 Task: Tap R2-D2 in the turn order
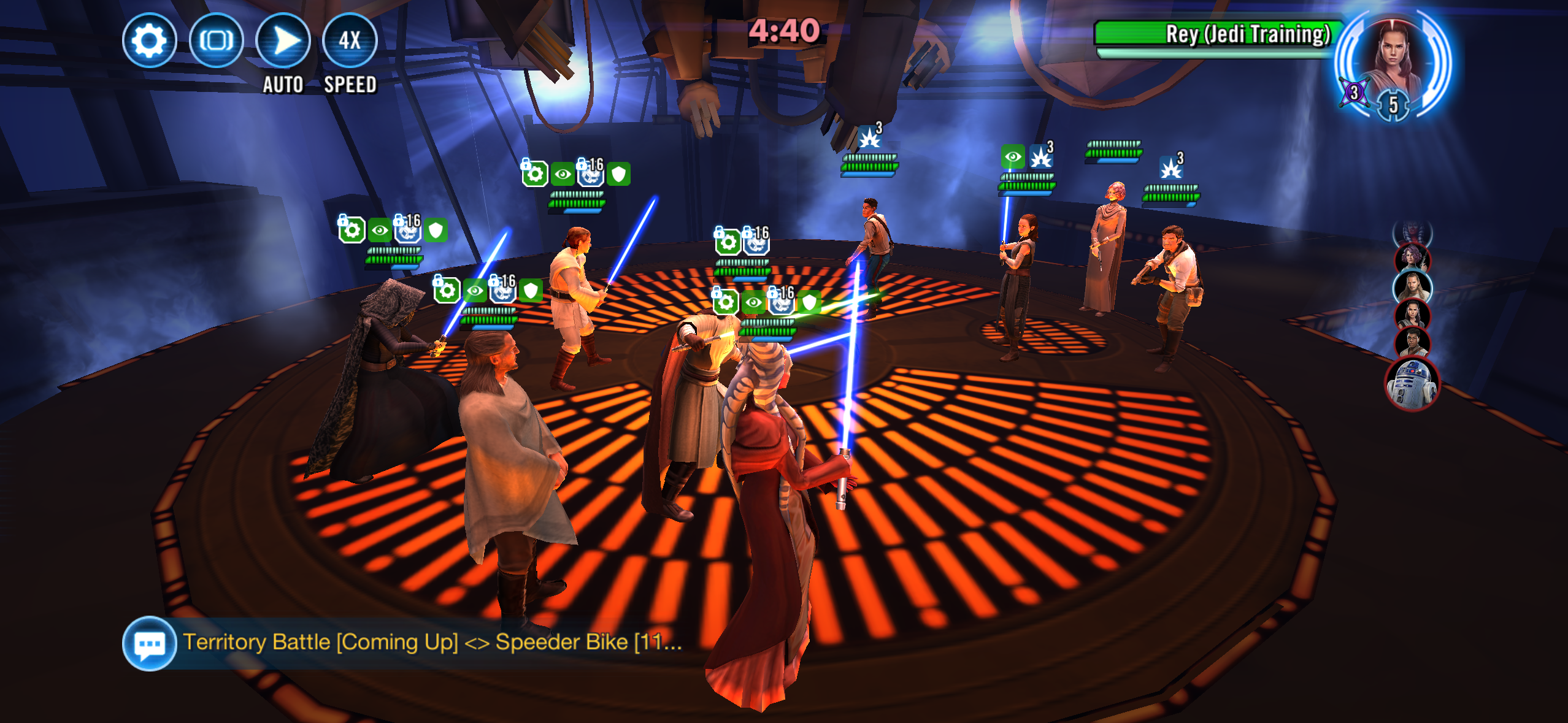click(1412, 384)
